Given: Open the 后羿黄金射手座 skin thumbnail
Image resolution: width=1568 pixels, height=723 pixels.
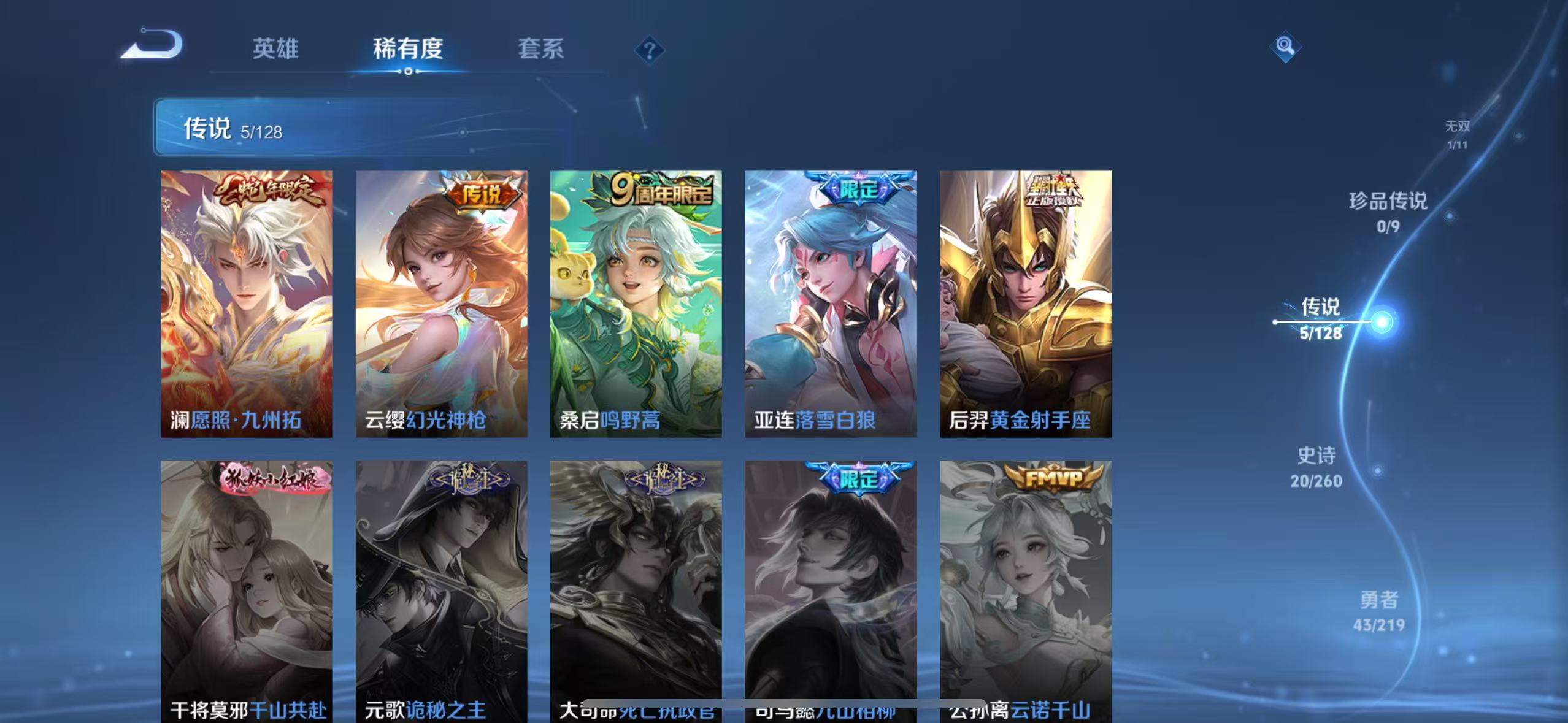Looking at the screenshot, I should coord(1024,307).
